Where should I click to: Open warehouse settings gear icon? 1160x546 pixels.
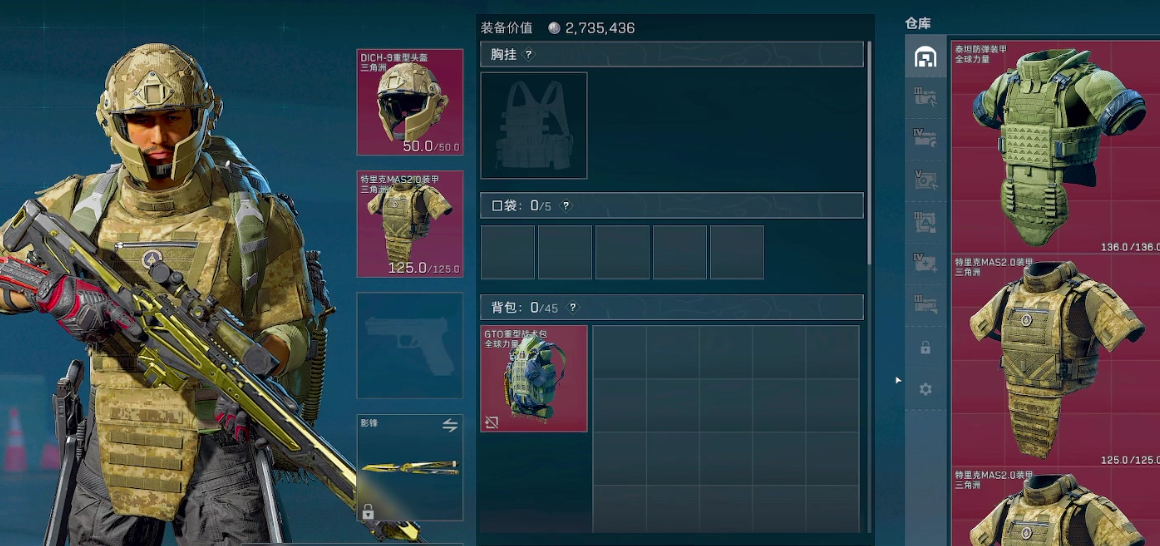[x=925, y=389]
